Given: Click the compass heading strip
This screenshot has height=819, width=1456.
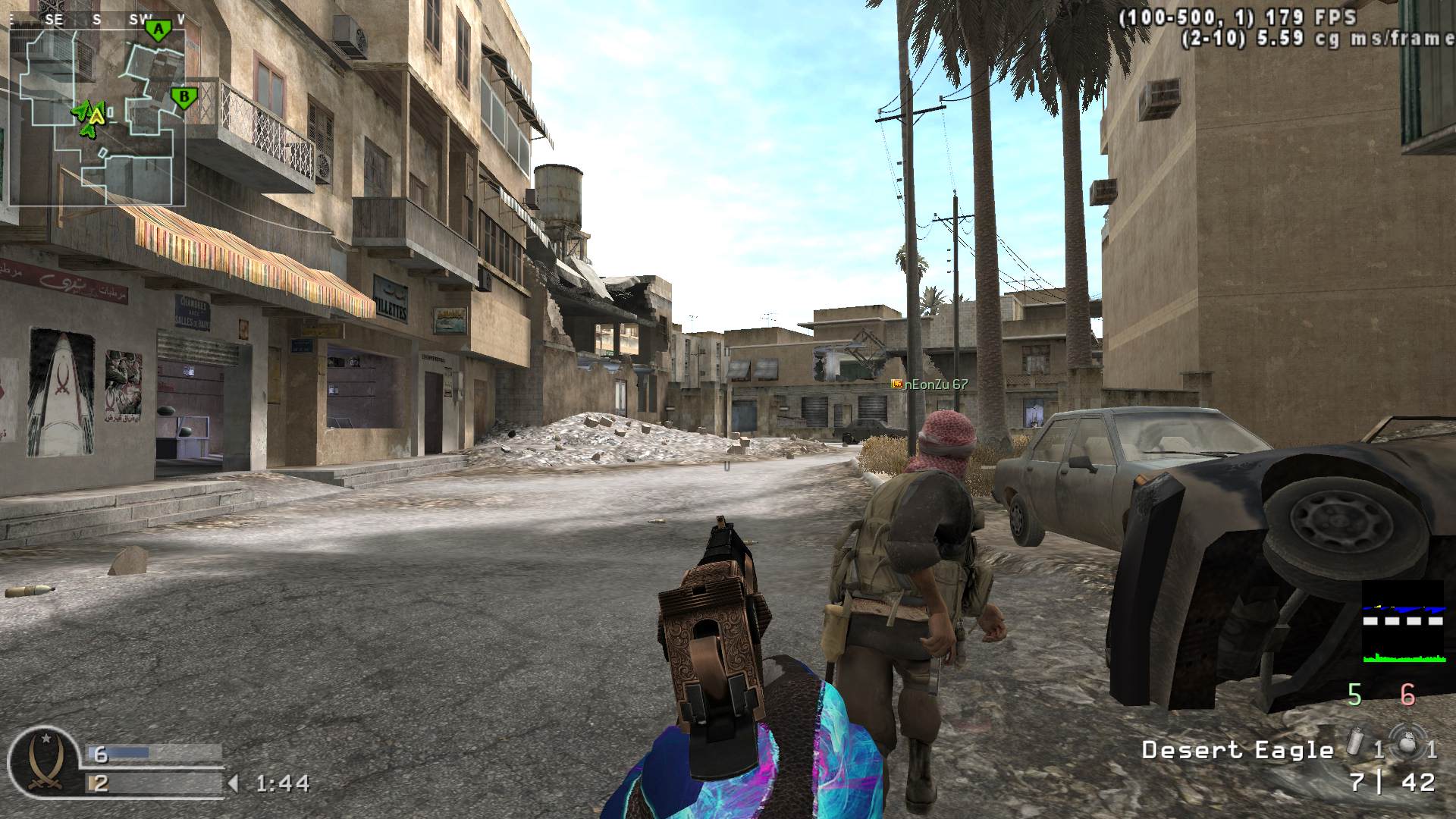Looking at the screenshot, I should tap(97, 20).
